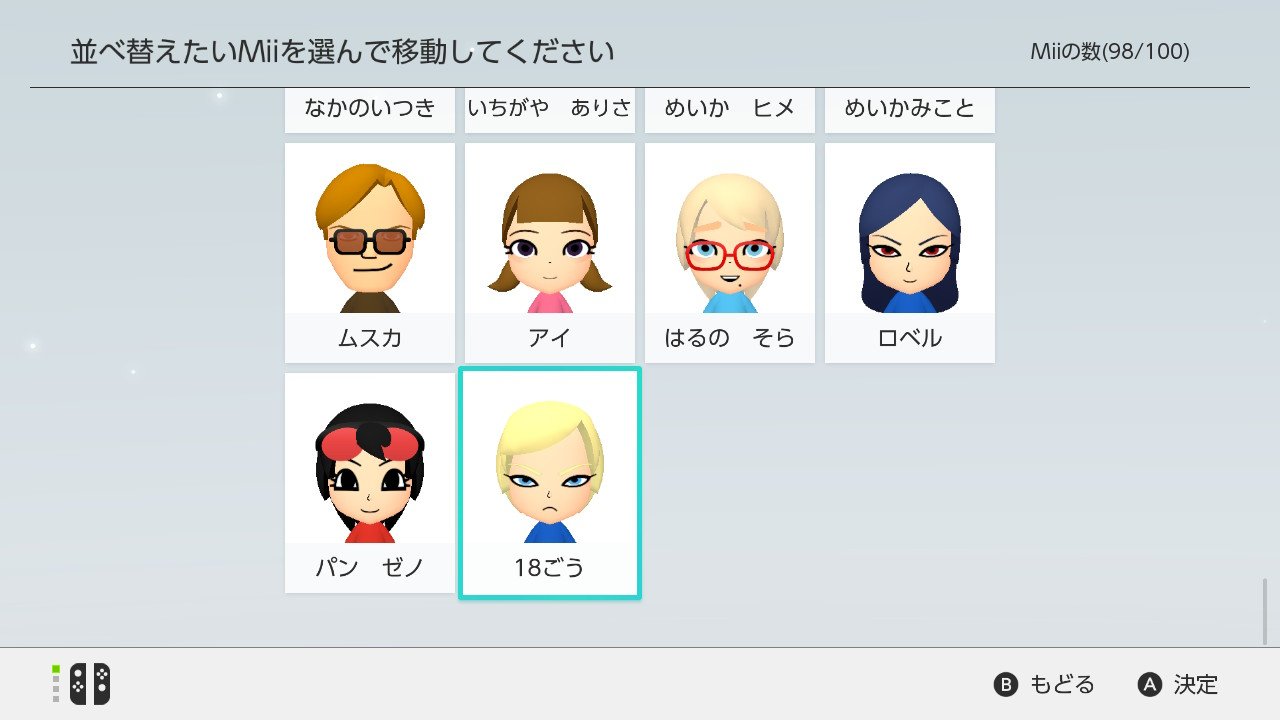Open the partially visible Mii めいか ヒメ
Image resolution: width=1280 pixels, height=720 pixels.
pyautogui.click(x=729, y=109)
